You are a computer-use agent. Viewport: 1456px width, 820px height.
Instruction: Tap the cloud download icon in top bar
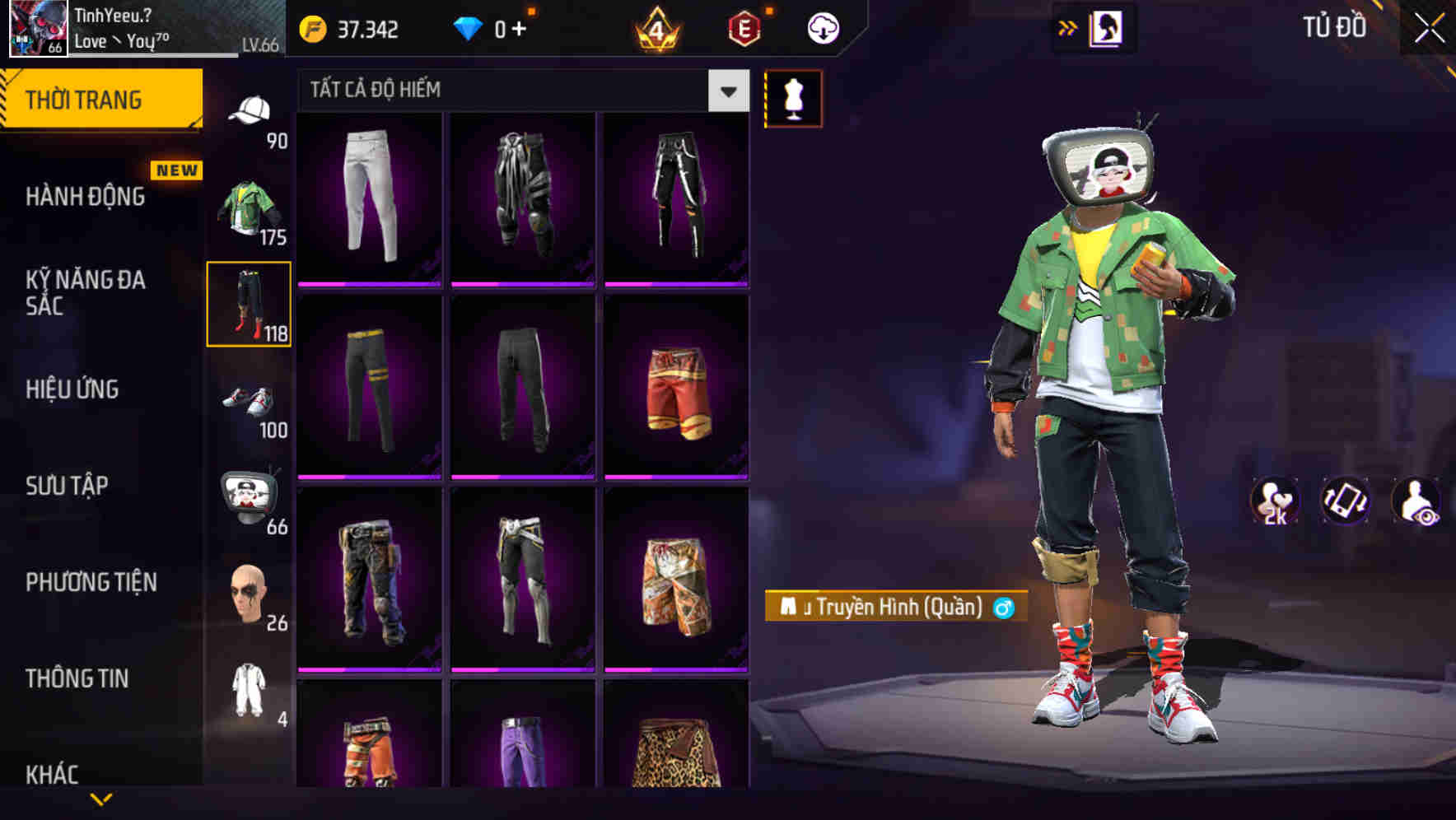click(821, 27)
